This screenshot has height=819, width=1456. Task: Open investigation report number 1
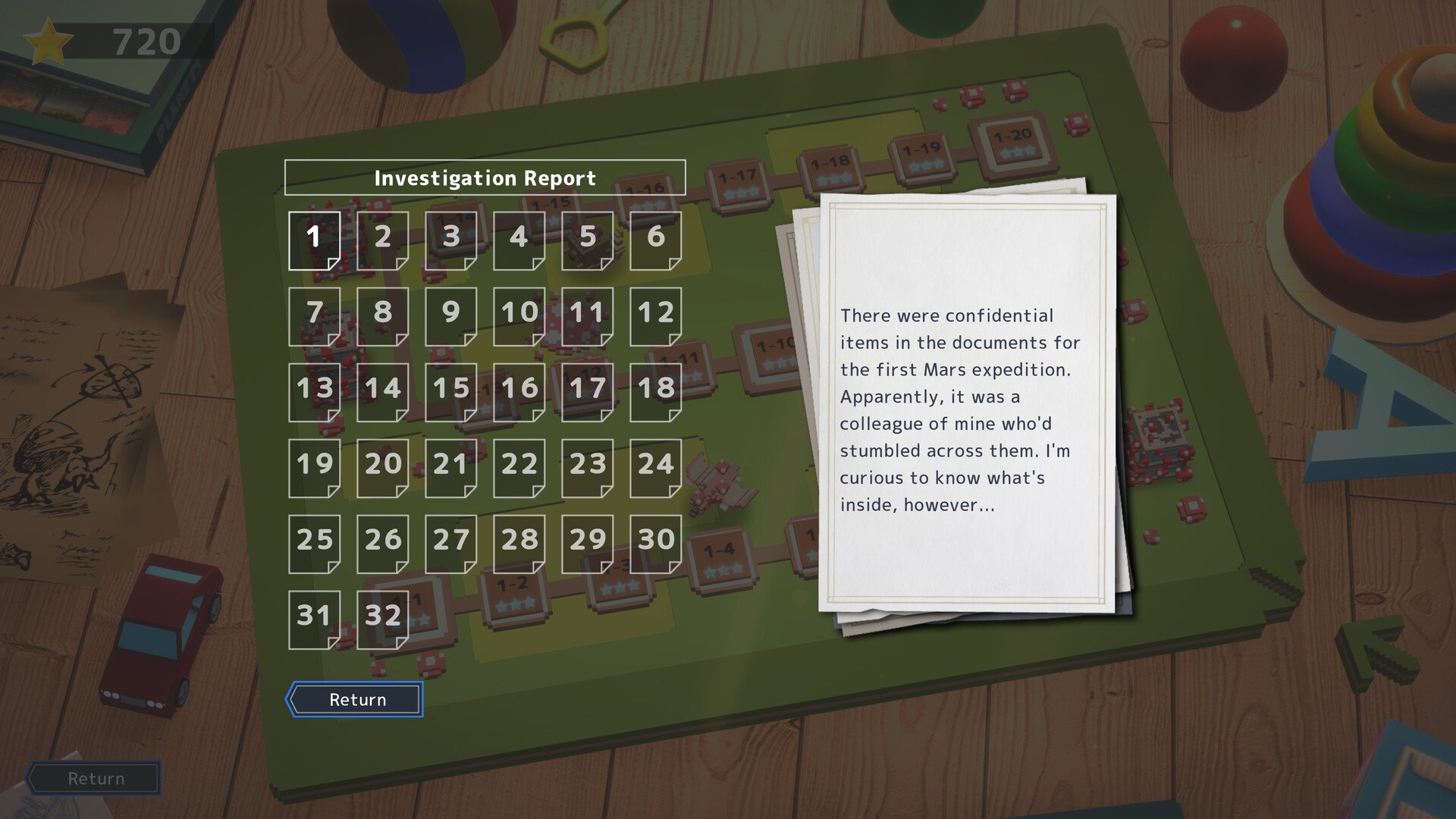[314, 240]
